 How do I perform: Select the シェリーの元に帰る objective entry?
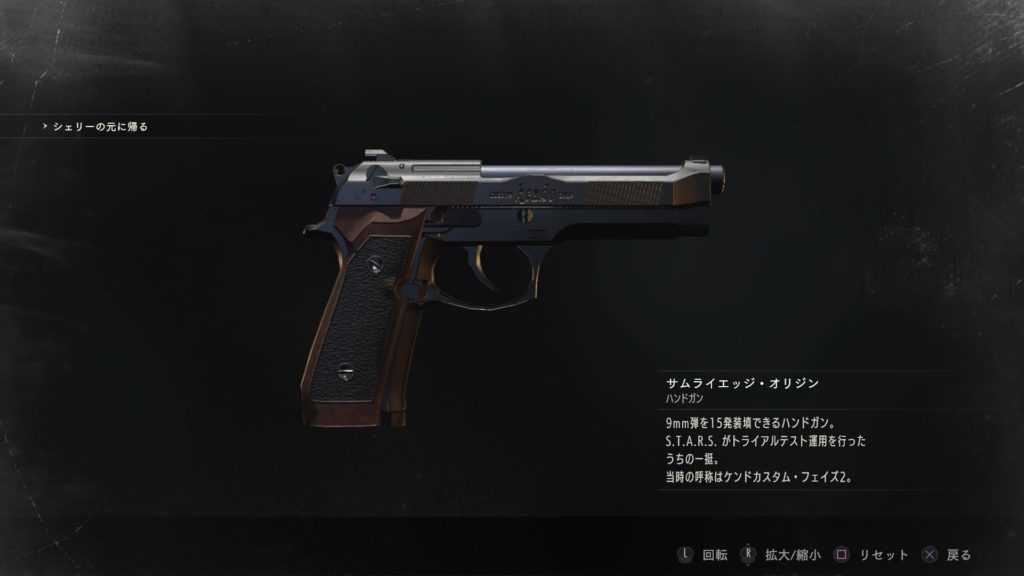100,127
